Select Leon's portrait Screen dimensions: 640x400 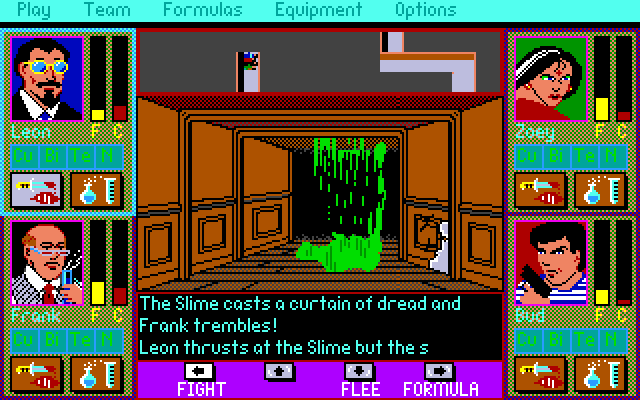[x=47, y=78]
